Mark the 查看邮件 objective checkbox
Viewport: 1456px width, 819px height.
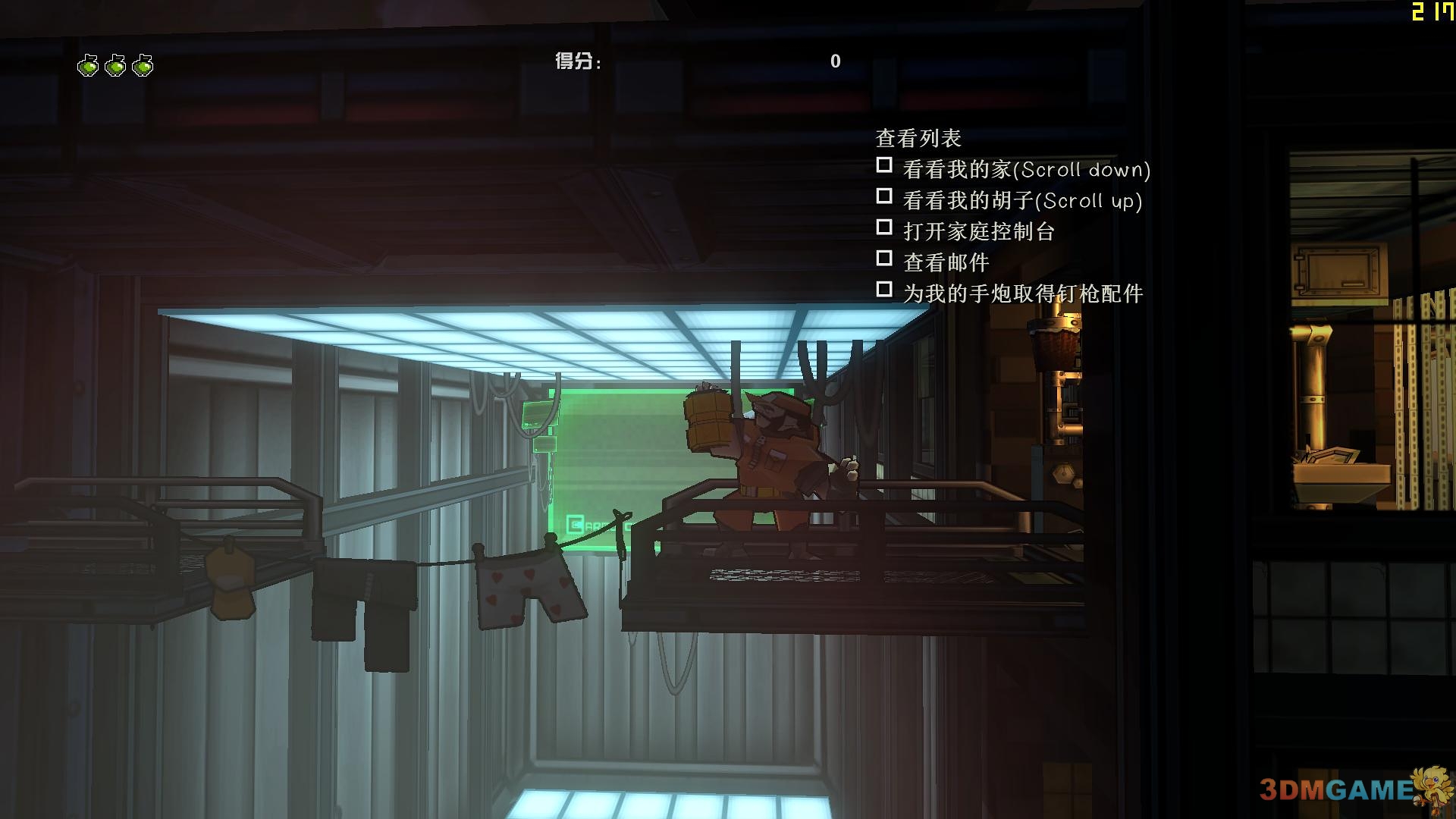pyautogui.click(x=883, y=258)
